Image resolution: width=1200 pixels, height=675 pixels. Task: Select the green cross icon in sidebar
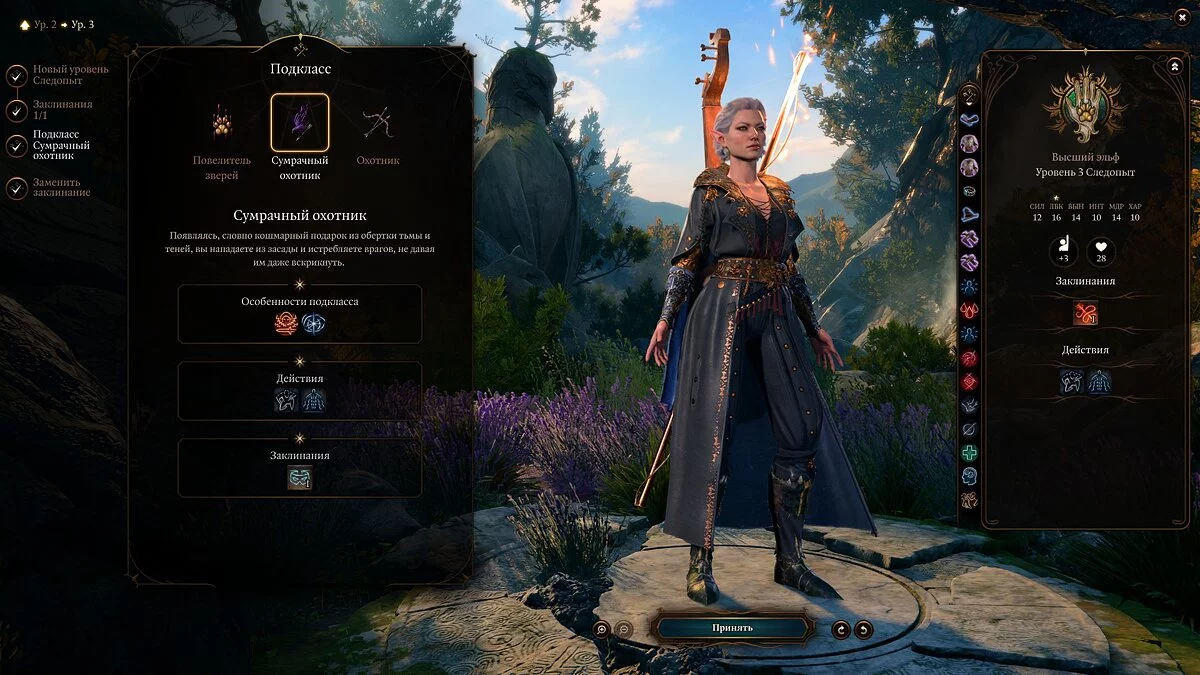(969, 453)
